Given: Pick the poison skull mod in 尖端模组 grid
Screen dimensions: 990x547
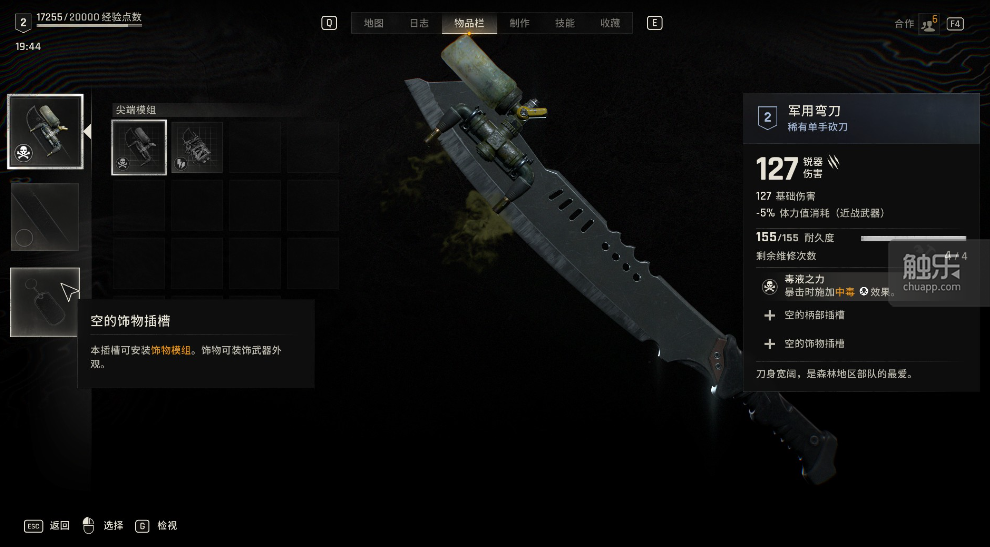Looking at the screenshot, I should point(139,148).
